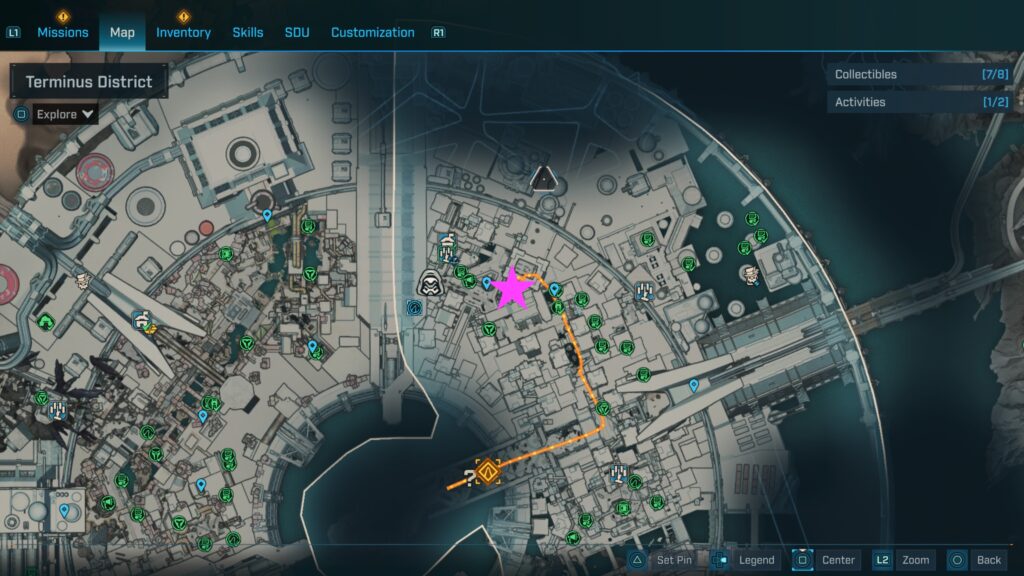Open the Inventory tab
This screenshot has height=576, width=1024.
coord(183,32)
